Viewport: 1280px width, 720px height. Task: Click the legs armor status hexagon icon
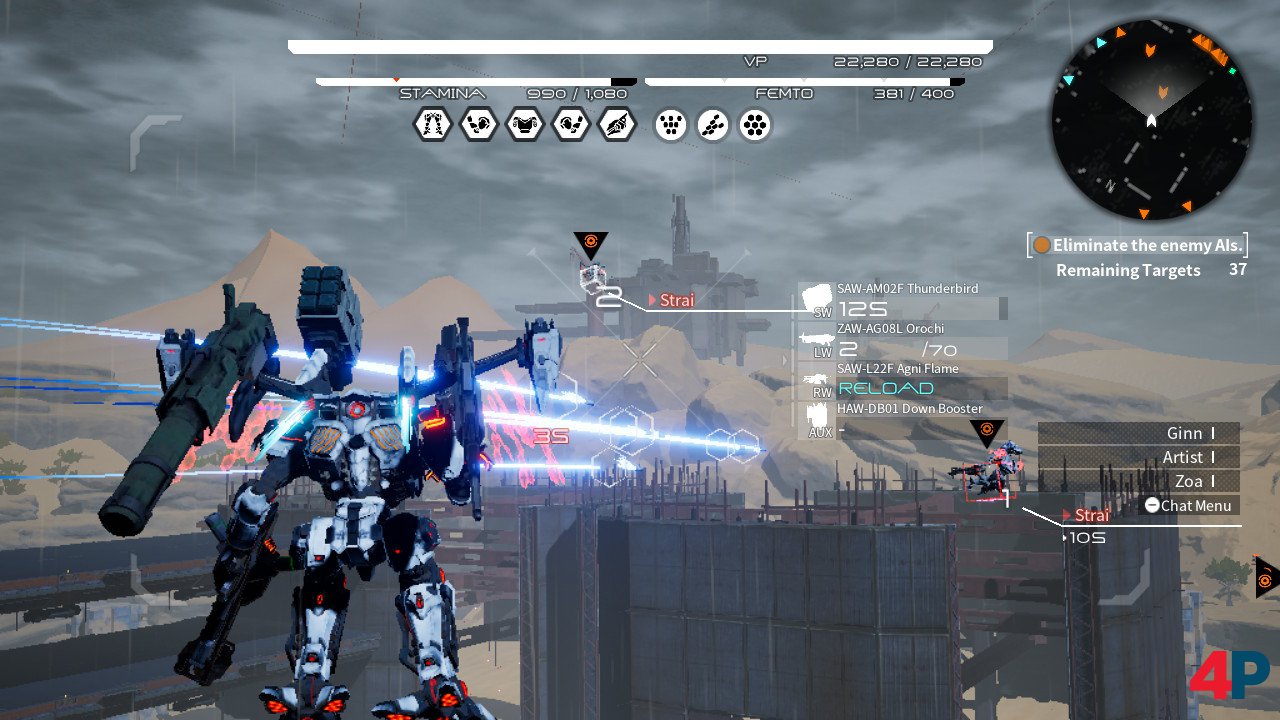[x=432, y=125]
